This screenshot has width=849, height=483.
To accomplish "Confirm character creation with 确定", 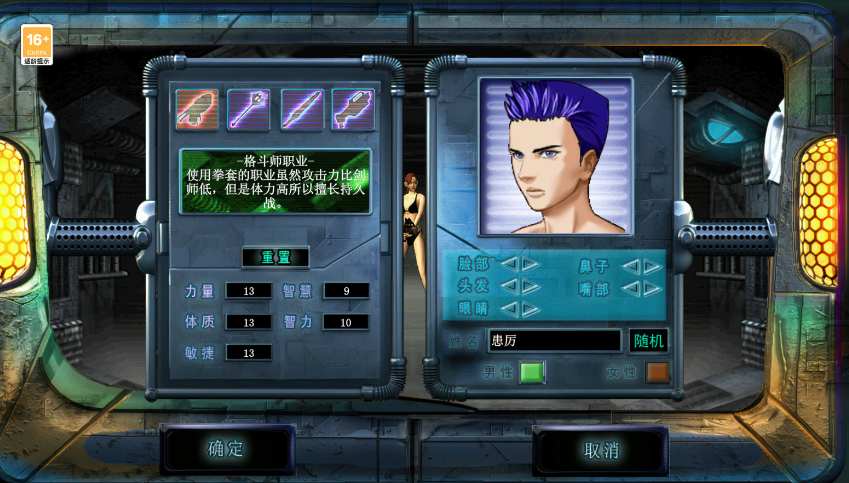I will pos(226,449).
